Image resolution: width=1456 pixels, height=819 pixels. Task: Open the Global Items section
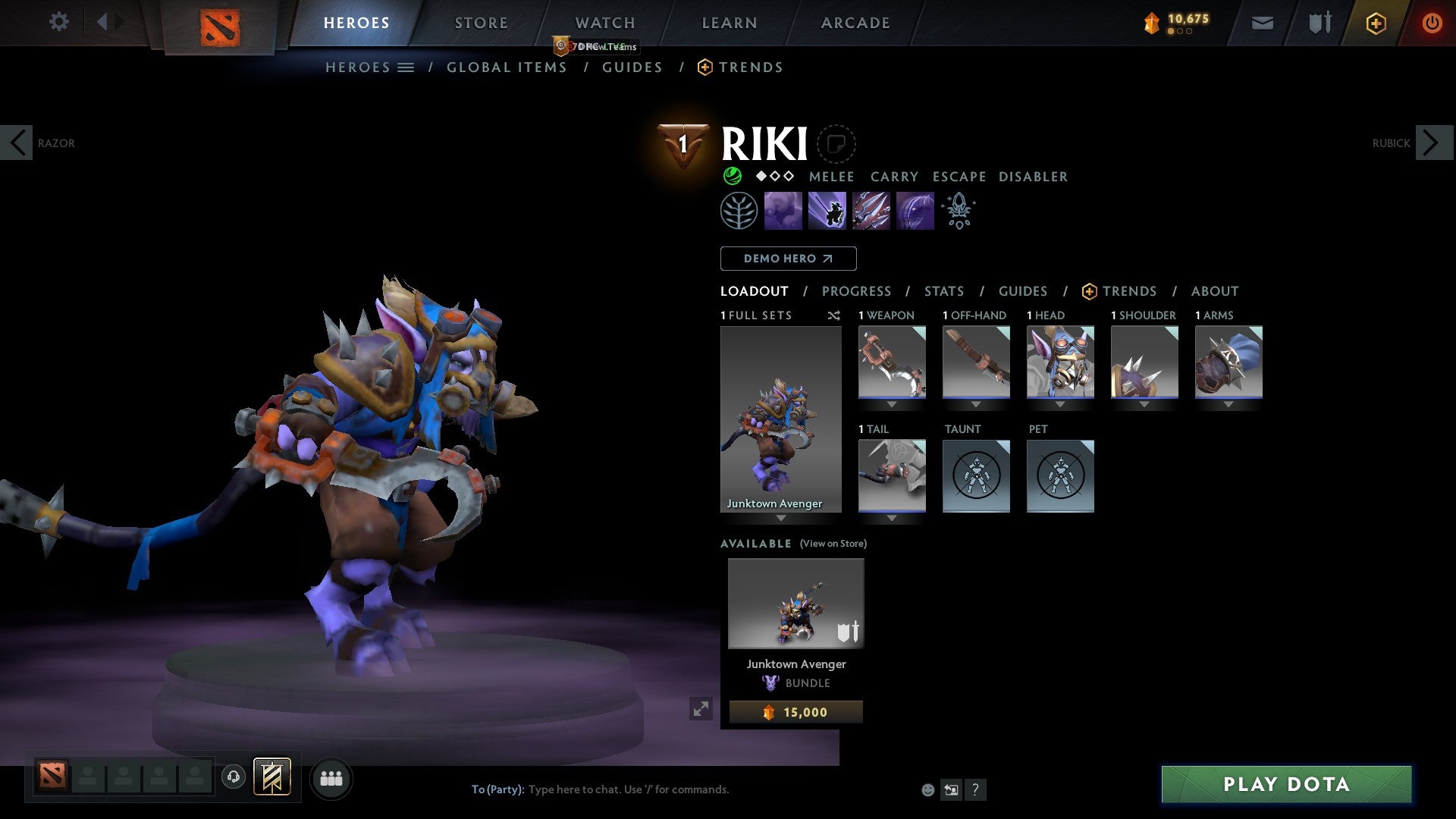tap(507, 67)
